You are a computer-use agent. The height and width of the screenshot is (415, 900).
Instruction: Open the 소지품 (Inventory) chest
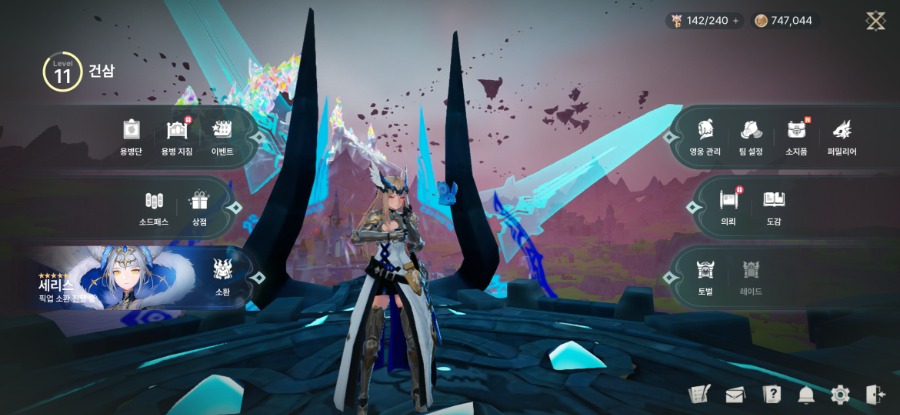[796, 136]
